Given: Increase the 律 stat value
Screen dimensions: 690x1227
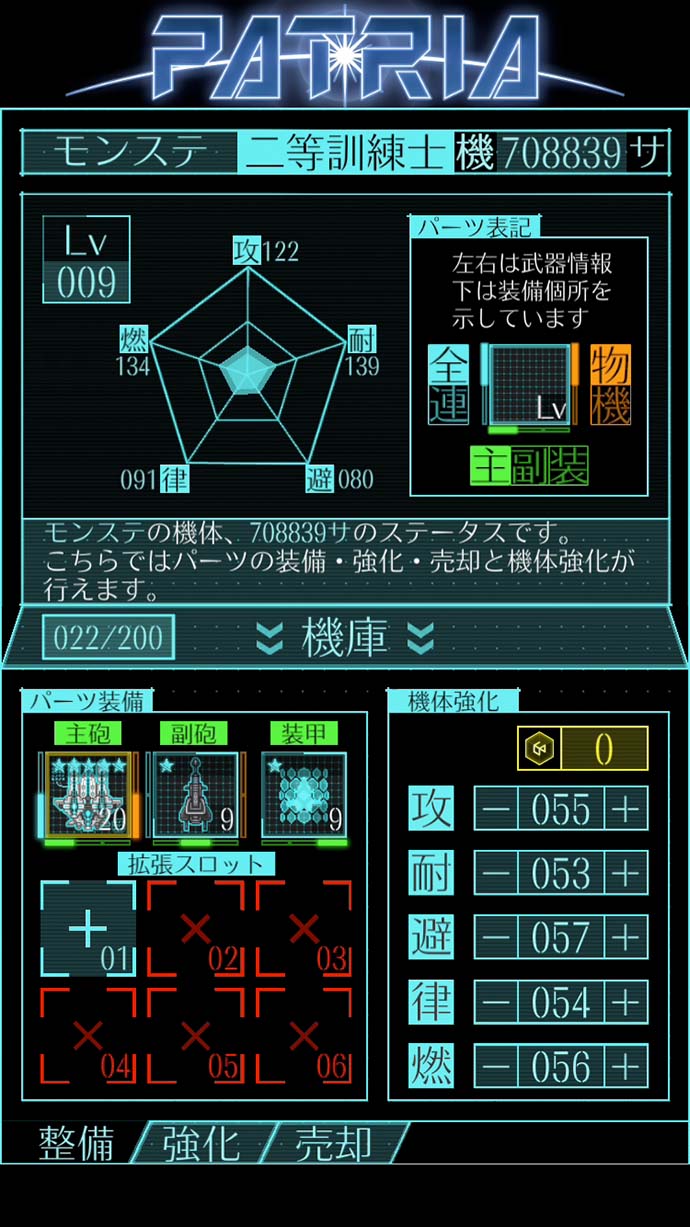Looking at the screenshot, I should tap(626, 1002).
